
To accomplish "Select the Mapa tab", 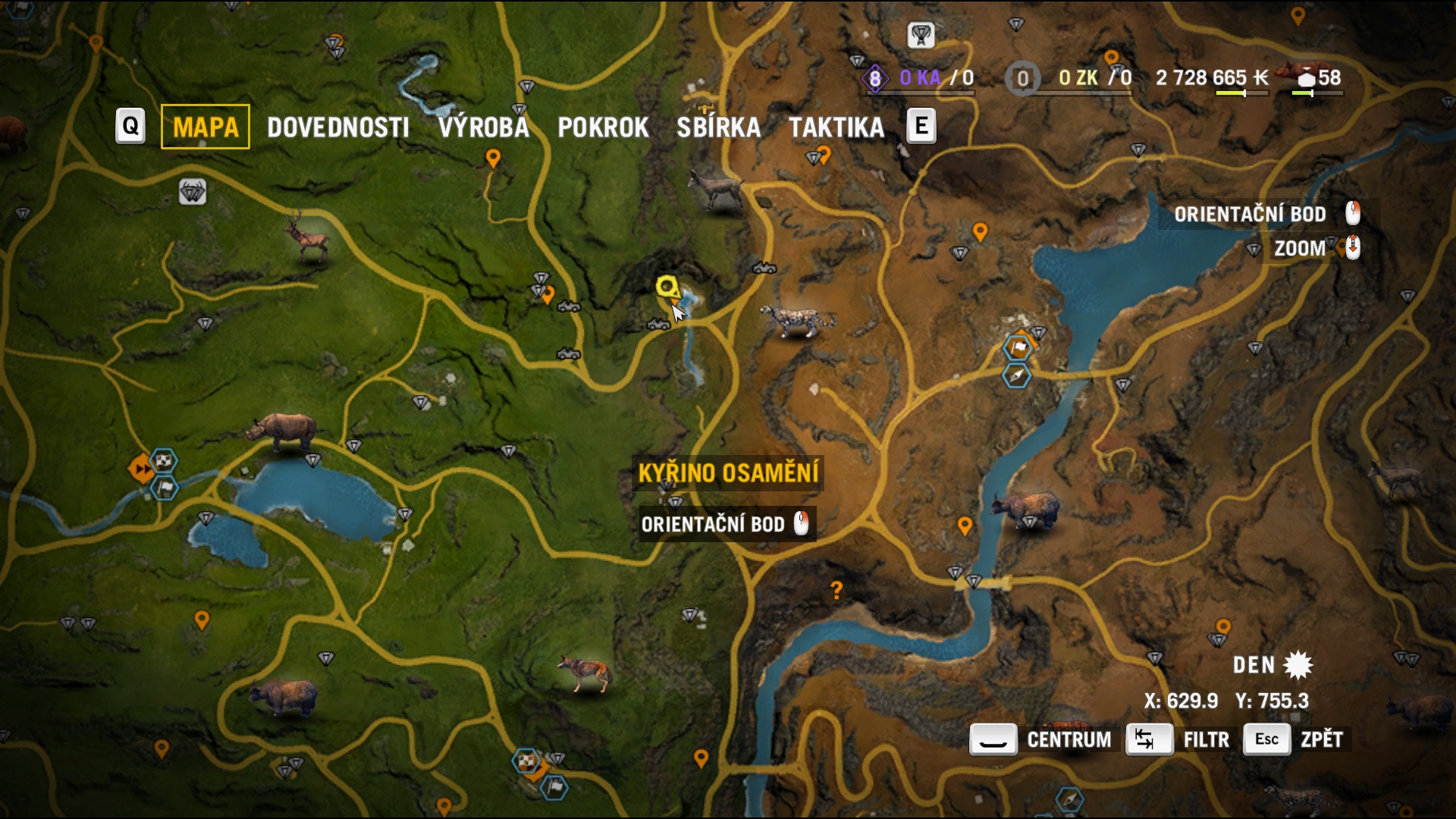I will [206, 127].
